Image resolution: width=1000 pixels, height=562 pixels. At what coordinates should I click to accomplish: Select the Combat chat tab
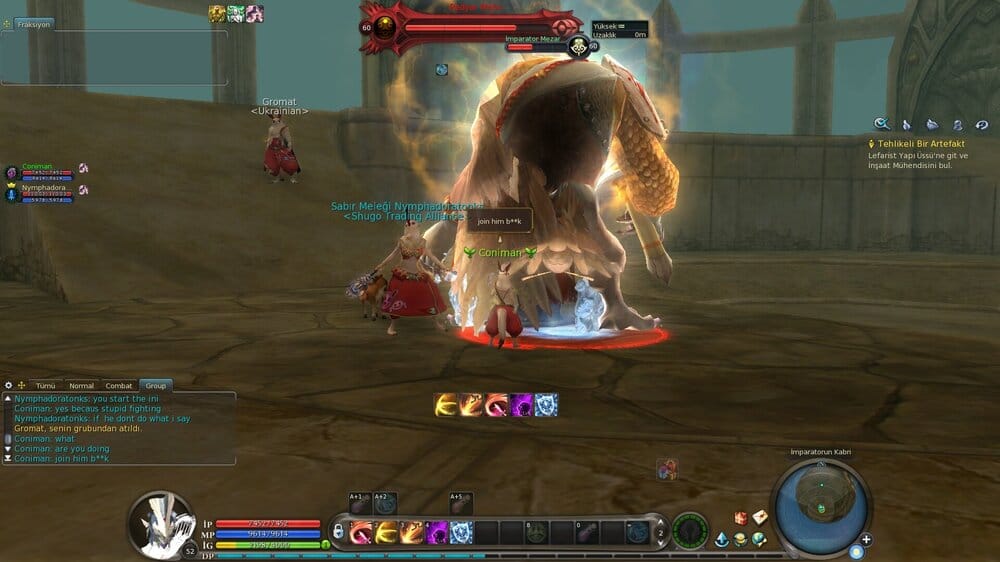pyautogui.click(x=119, y=385)
